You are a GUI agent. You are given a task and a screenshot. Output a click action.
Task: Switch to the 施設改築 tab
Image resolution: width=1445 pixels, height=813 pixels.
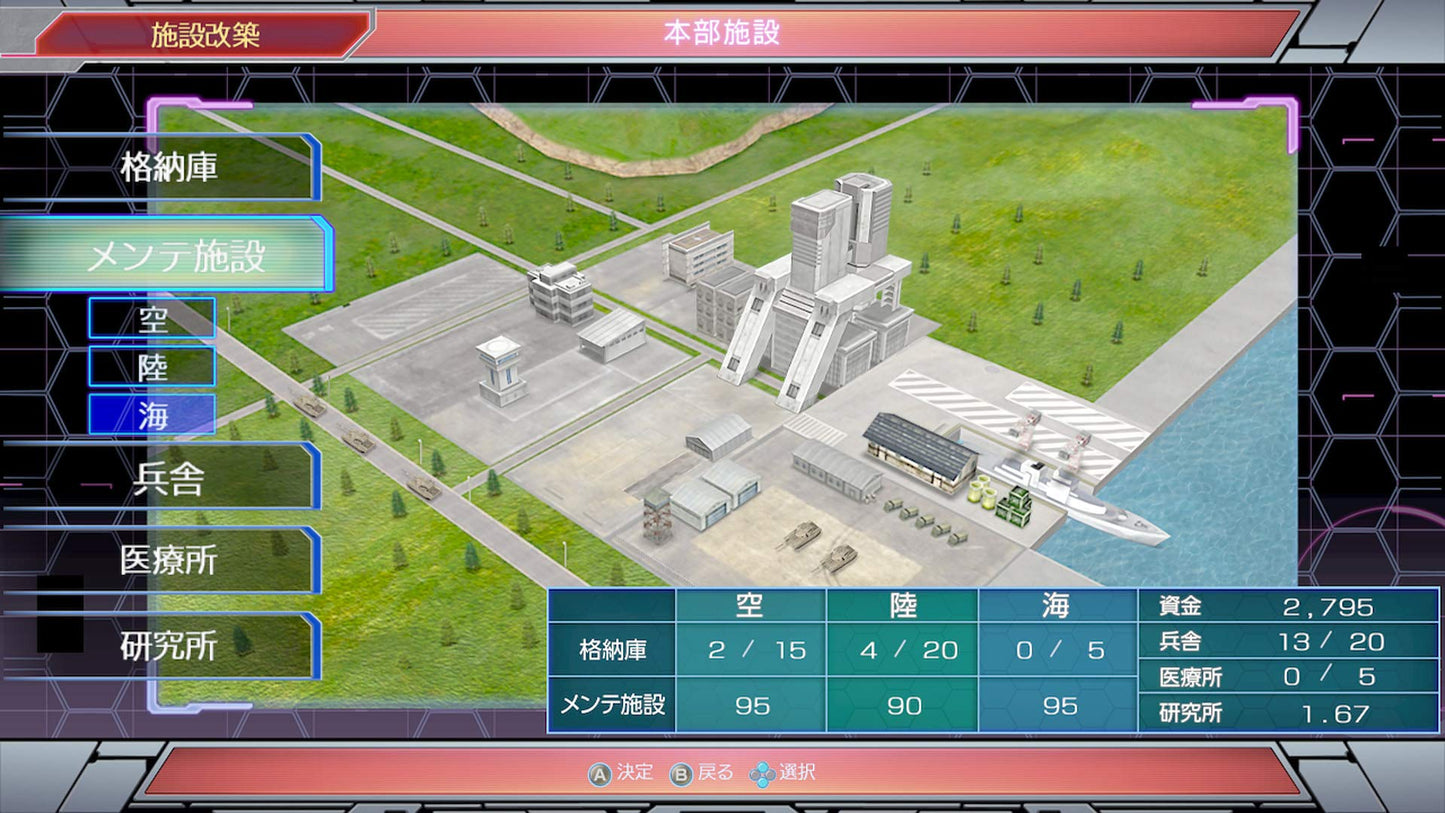tap(205, 35)
